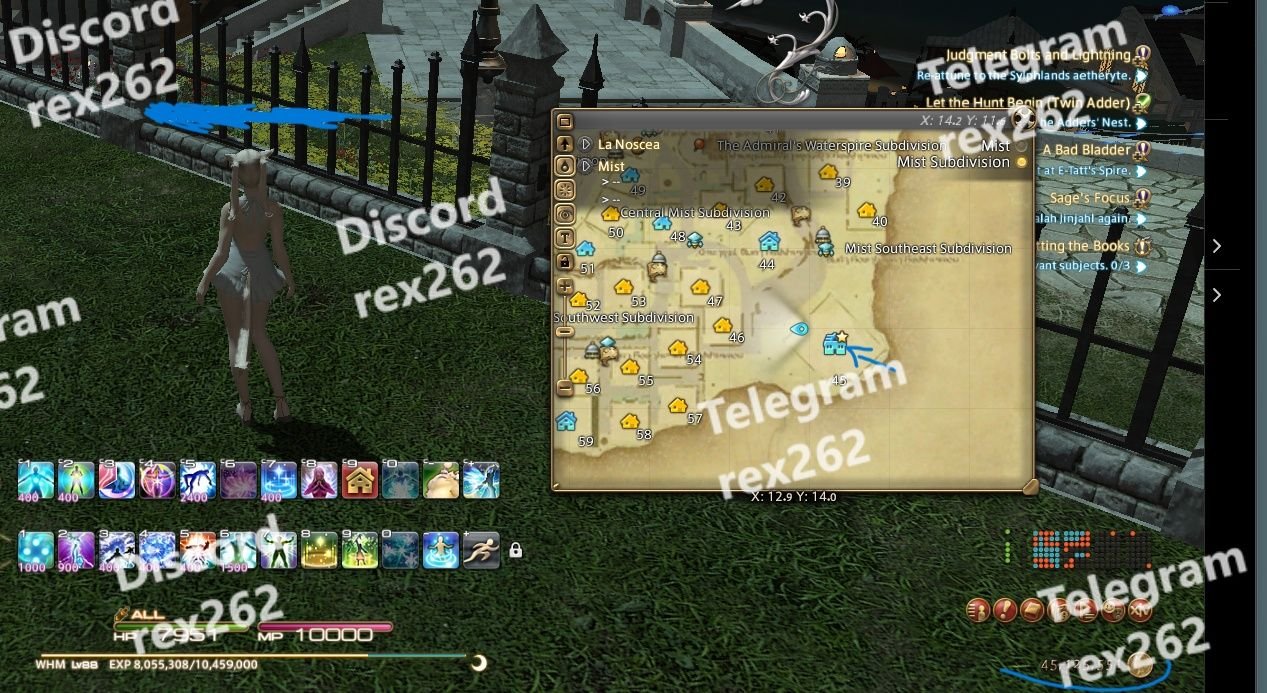Select the Sage's Focus quest entry
The height and width of the screenshot is (693, 1267).
[x=1089, y=198]
